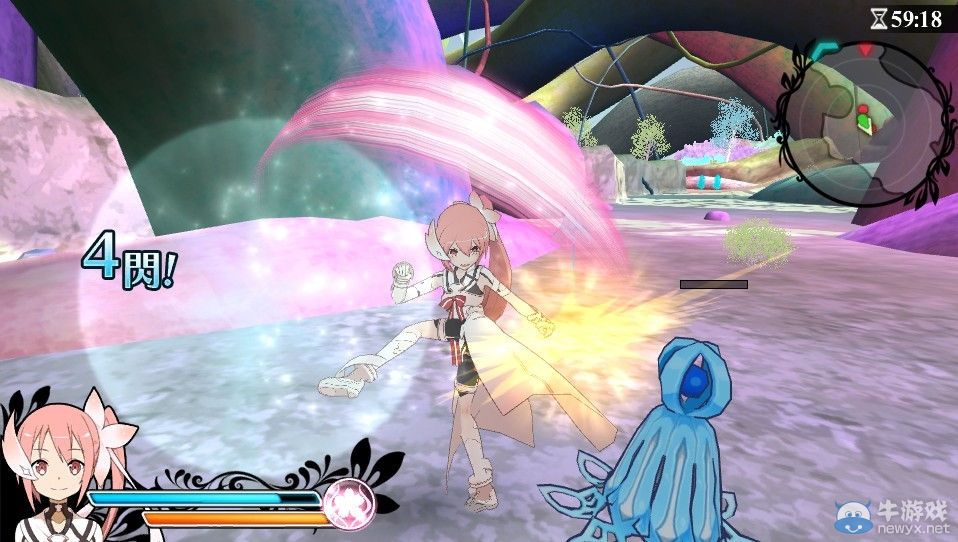Click the circular minimap radar
This screenshot has width=958, height=542.
[x=863, y=121]
